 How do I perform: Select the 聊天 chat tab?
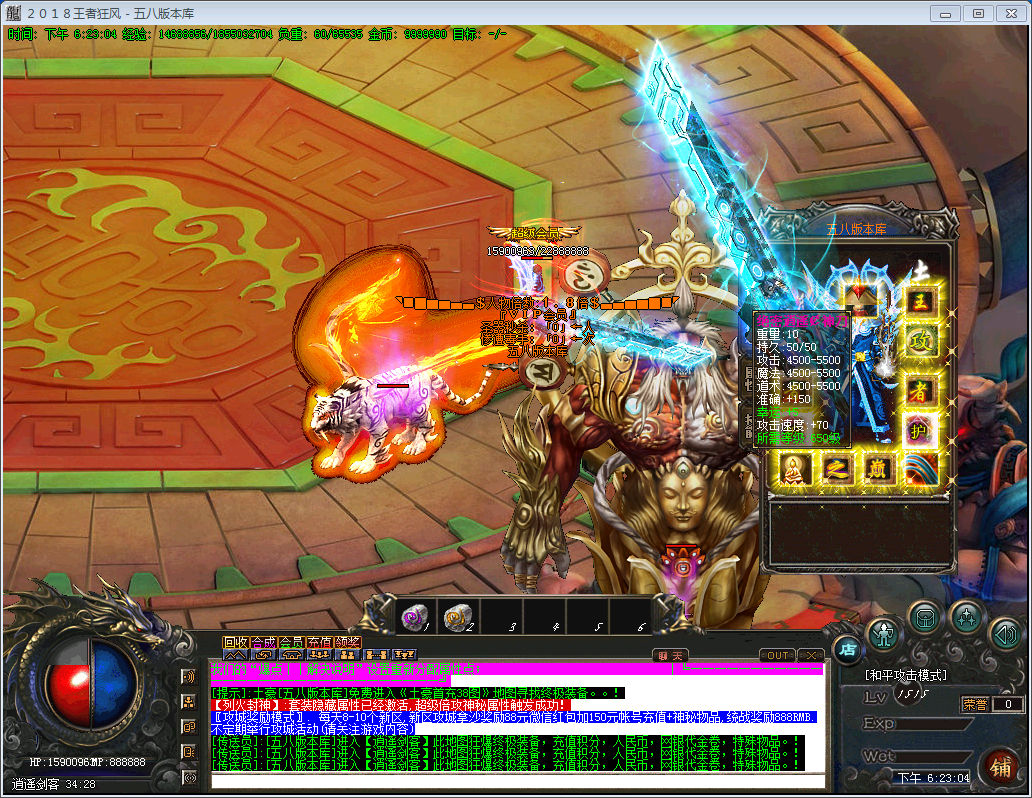[x=672, y=656]
